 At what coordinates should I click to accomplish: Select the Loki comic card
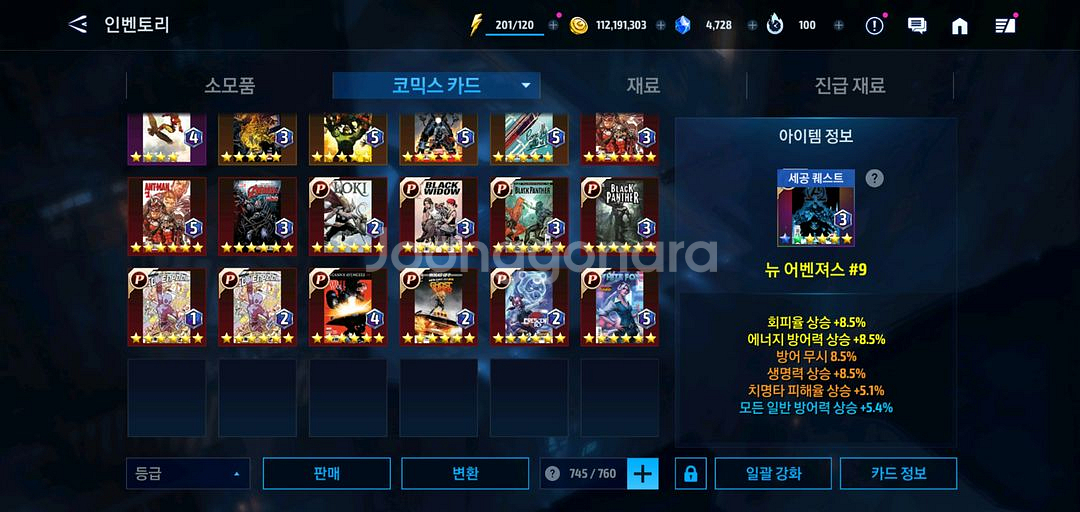pos(347,215)
